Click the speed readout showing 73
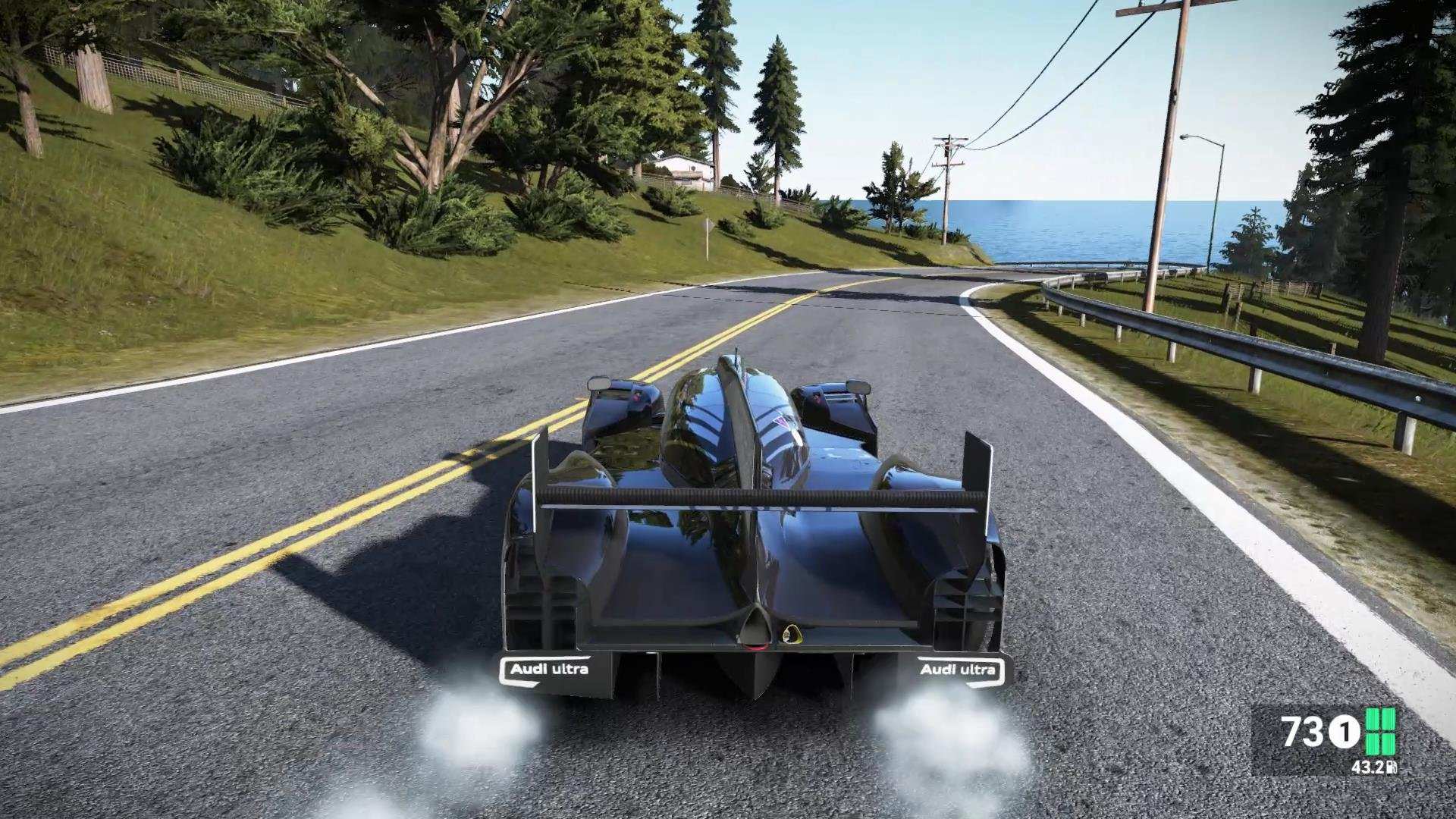Screen dimensions: 1456x819 (x=1301, y=730)
